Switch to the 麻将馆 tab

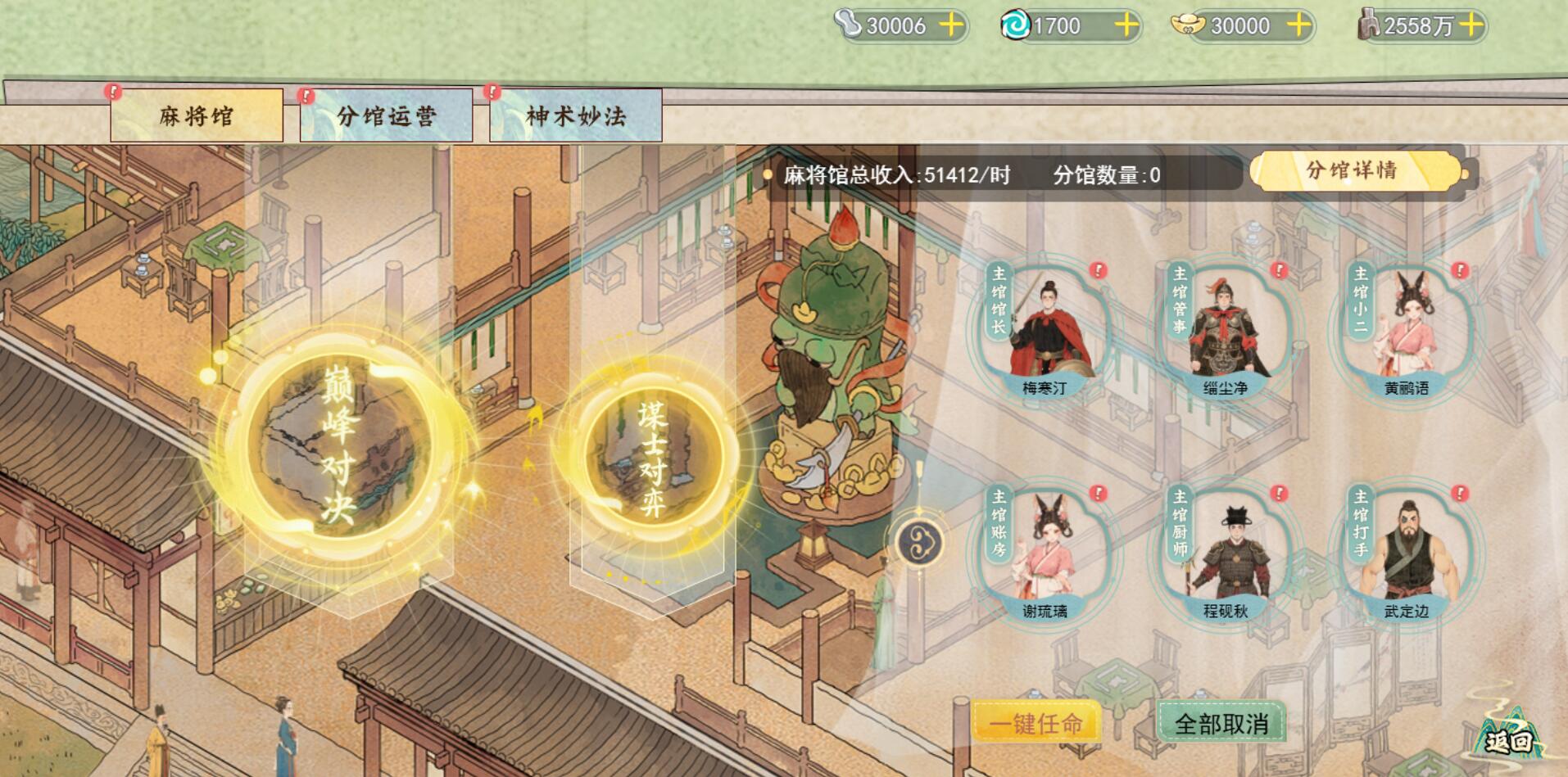(x=197, y=115)
